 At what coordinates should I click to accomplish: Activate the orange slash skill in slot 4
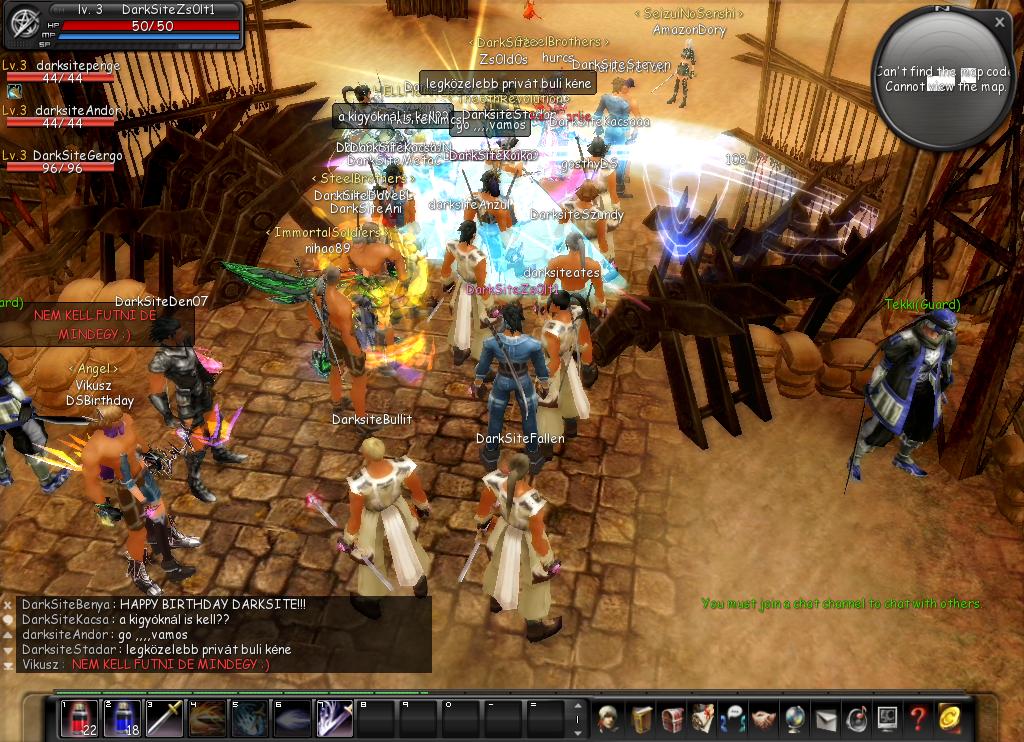206,717
